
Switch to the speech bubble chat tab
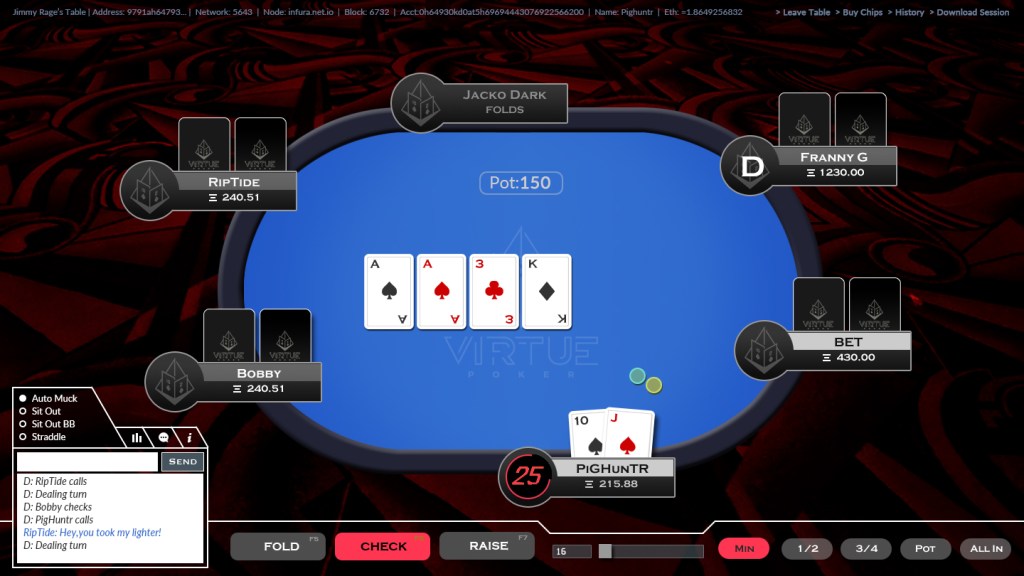(163, 438)
